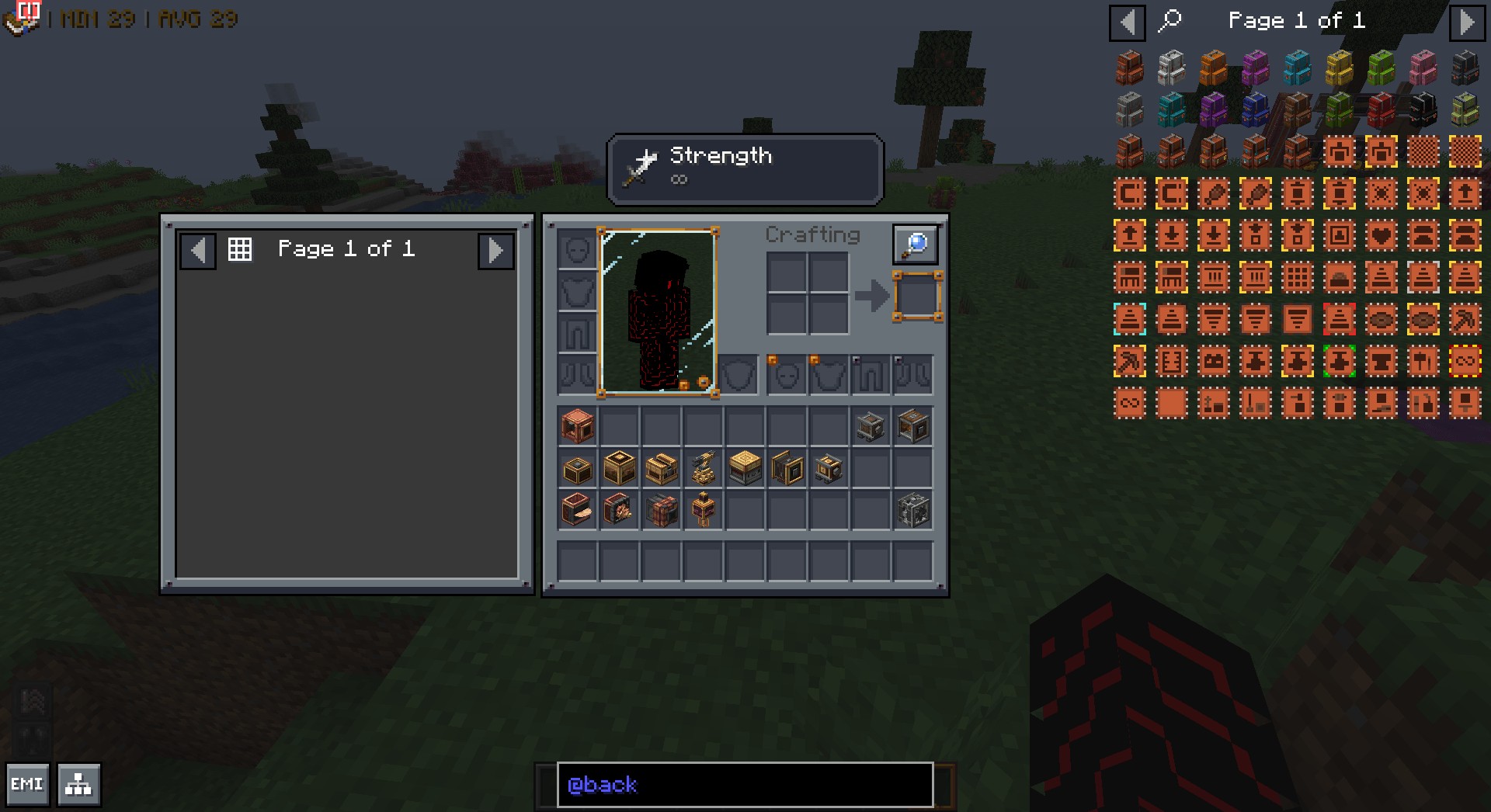The height and width of the screenshot is (812, 1491).
Task: Select the mechanical arm item in inventory
Action: (x=704, y=469)
